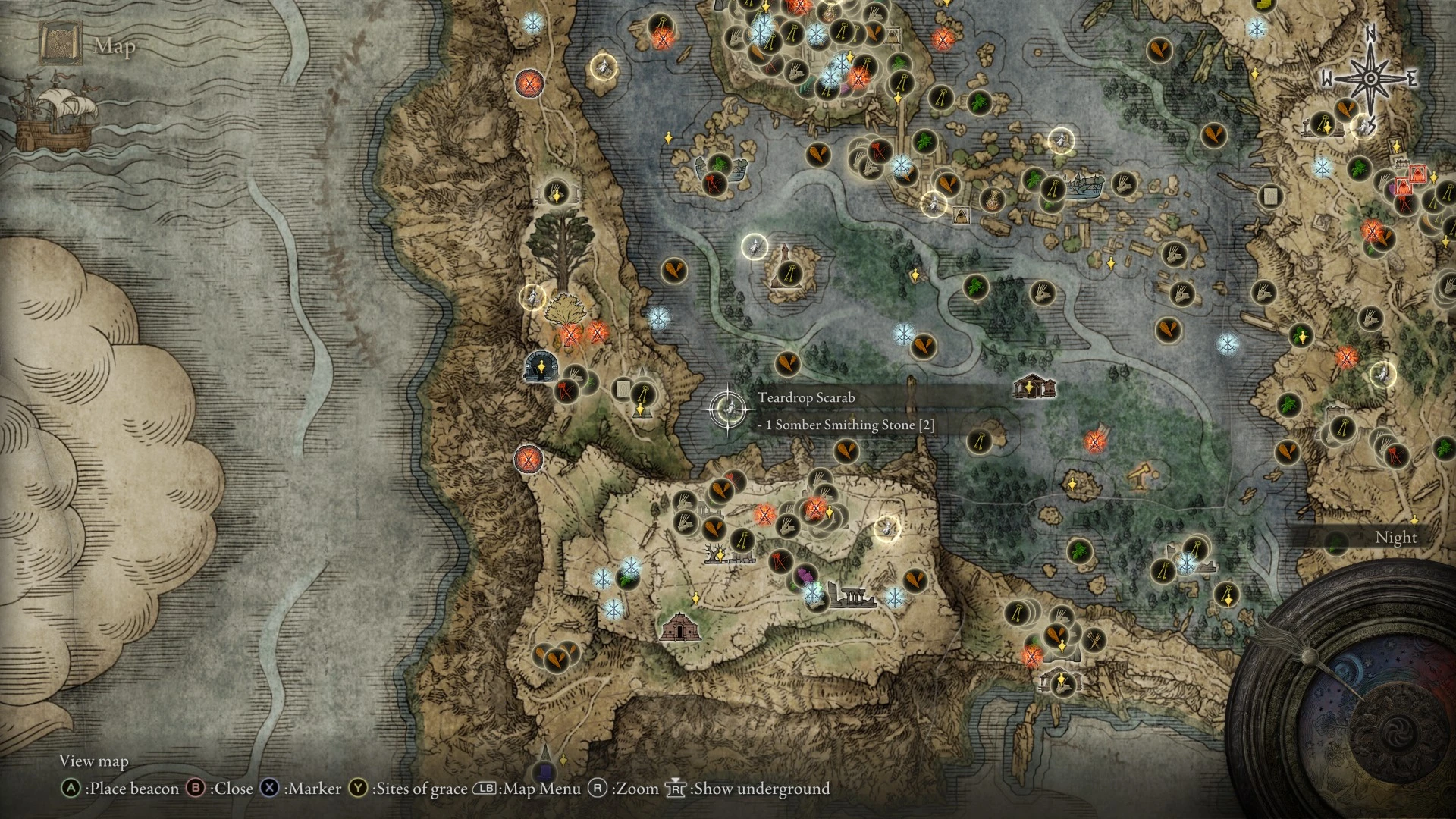The height and width of the screenshot is (819, 1456).
Task: Select the View map header label
Action: (x=94, y=761)
